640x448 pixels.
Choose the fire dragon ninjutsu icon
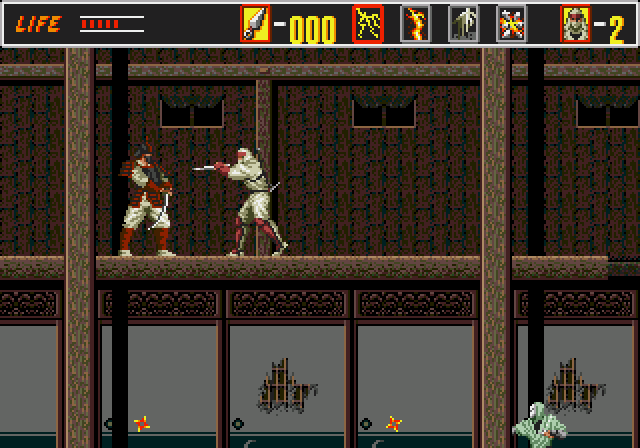416,24
